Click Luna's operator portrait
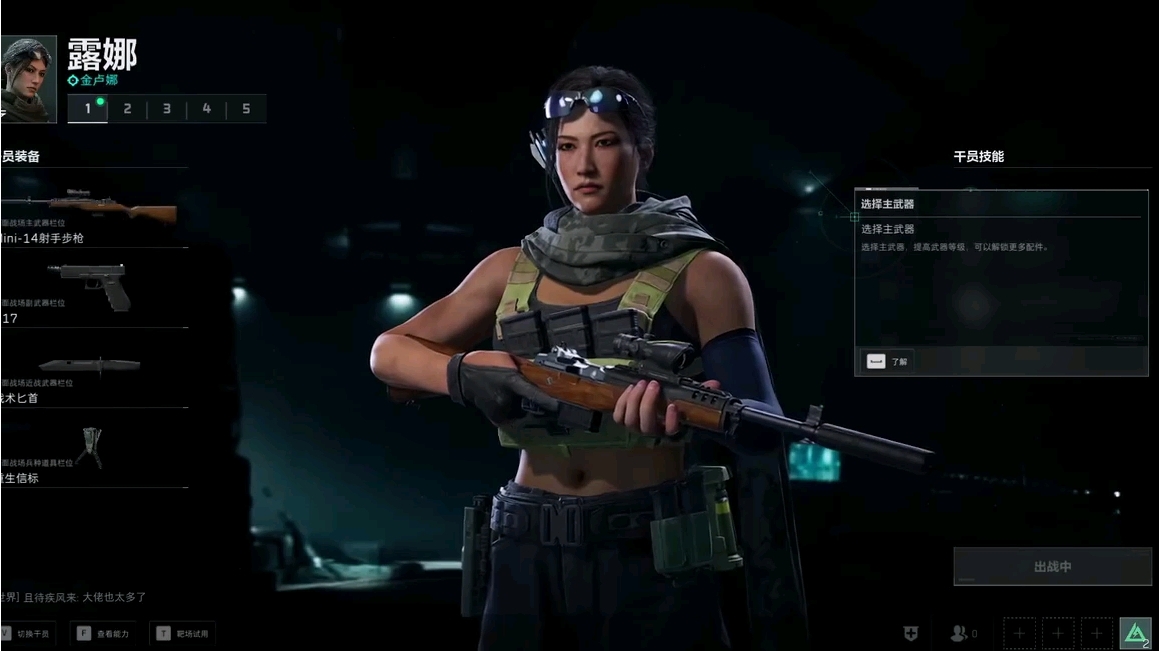This screenshot has height=651, width=1159. (28, 79)
